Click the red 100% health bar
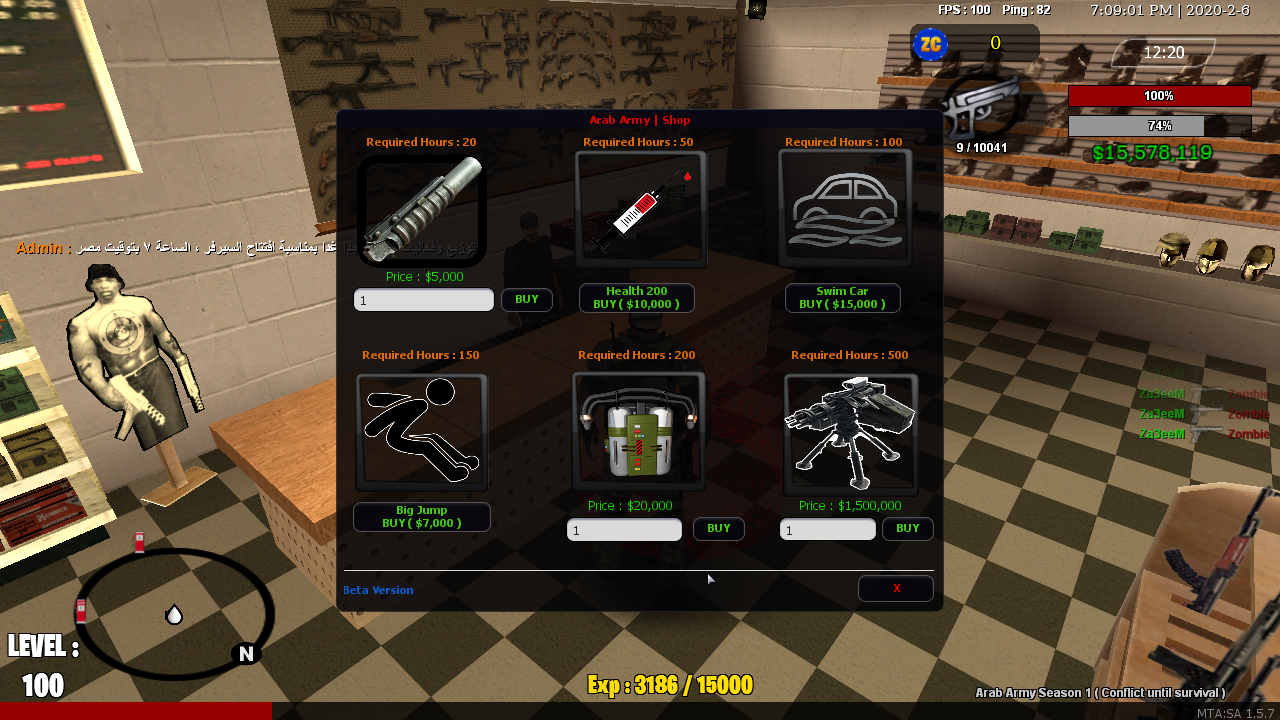Image resolution: width=1280 pixels, height=720 pixels. tap(1160, 95)
